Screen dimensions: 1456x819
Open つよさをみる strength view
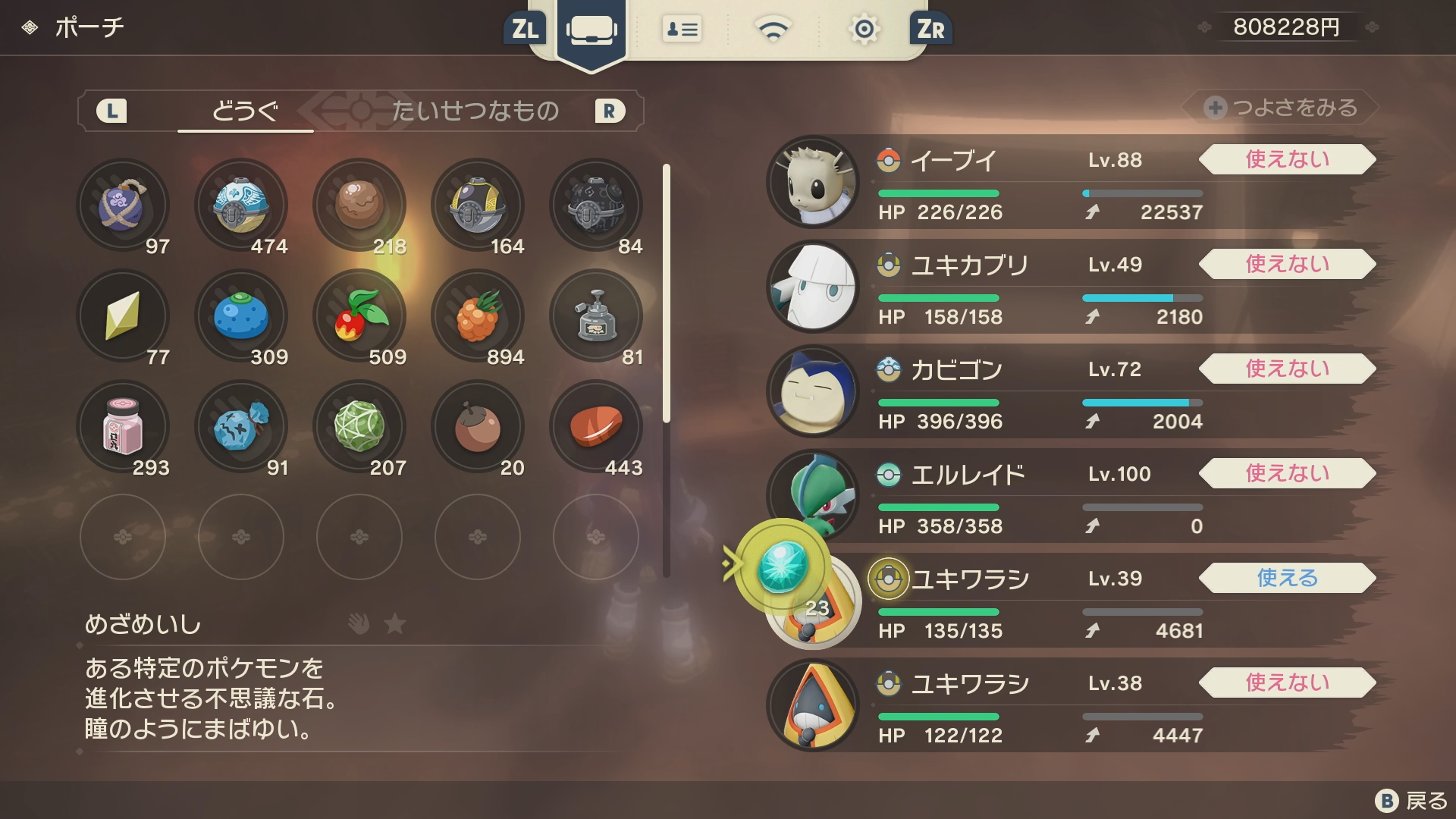point(1282,108)
